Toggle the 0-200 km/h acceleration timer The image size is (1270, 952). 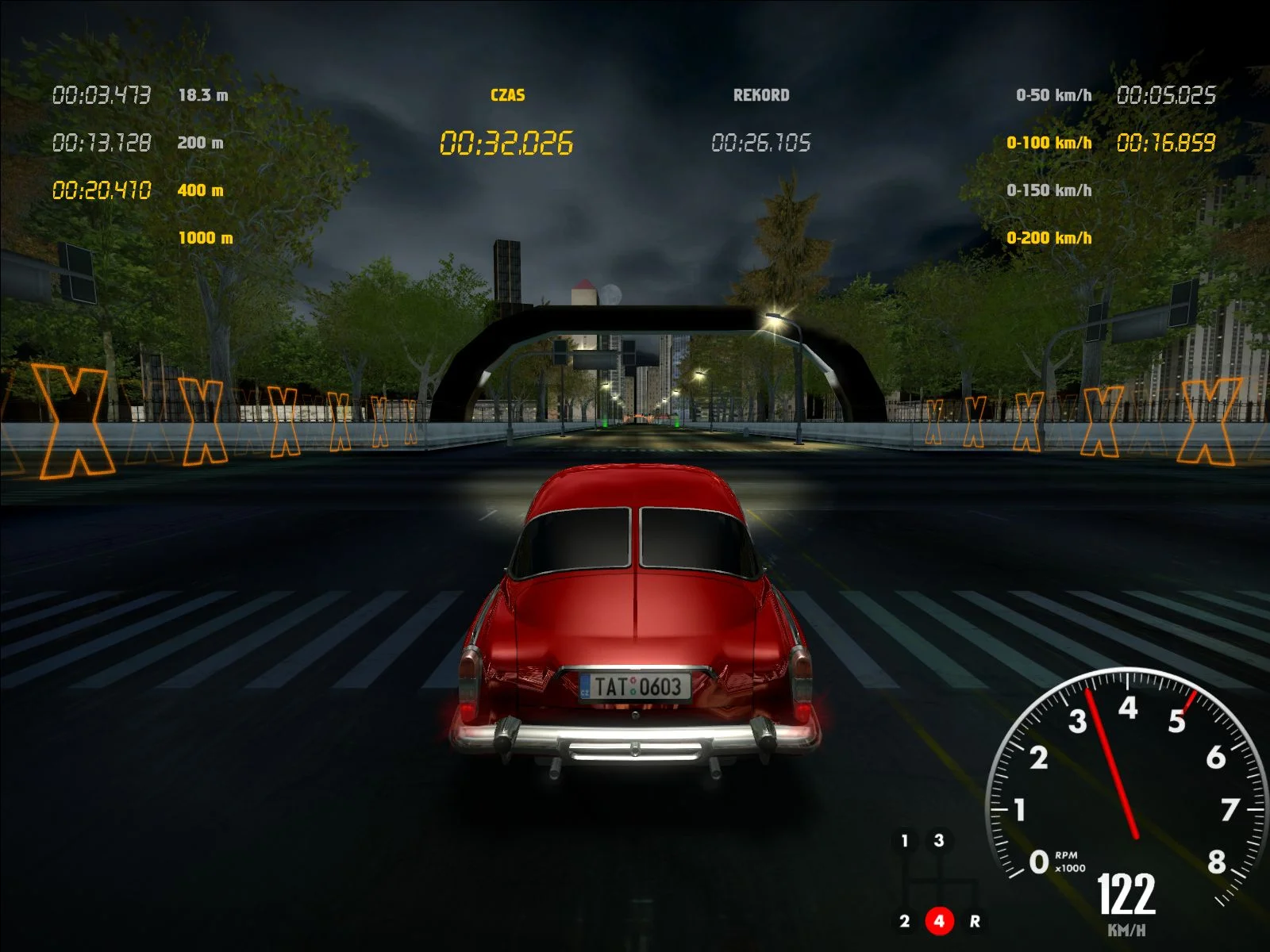tap(1049, 236)
